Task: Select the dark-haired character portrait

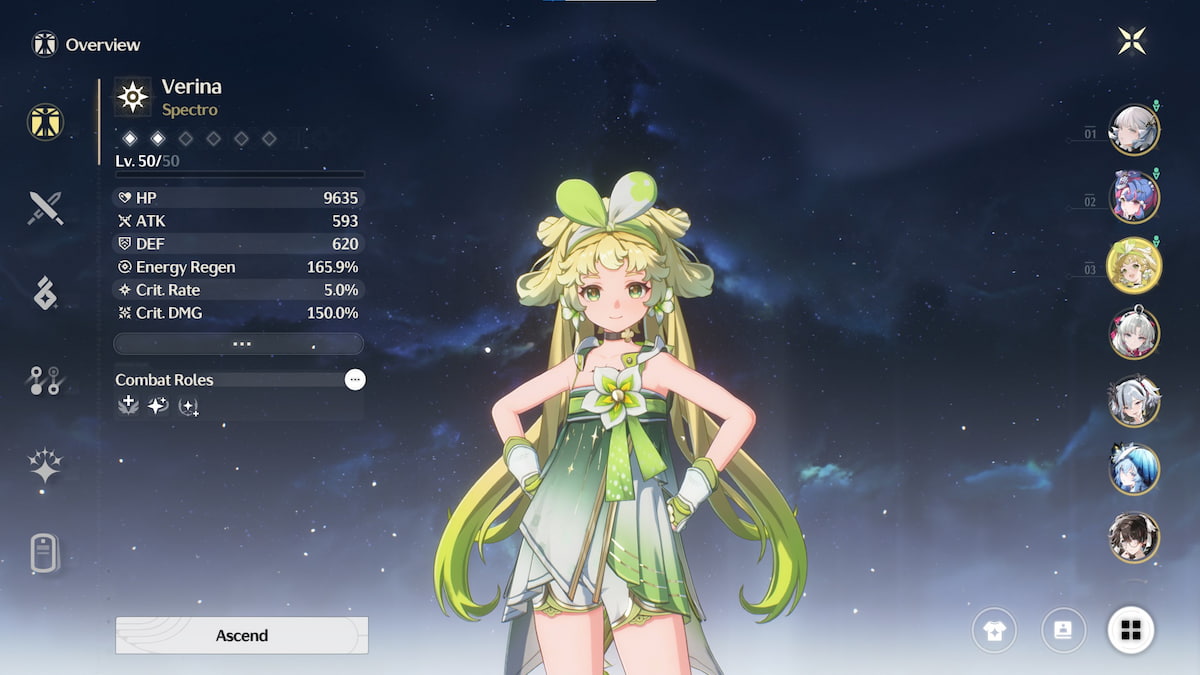Action: [x=1134, y=537]
